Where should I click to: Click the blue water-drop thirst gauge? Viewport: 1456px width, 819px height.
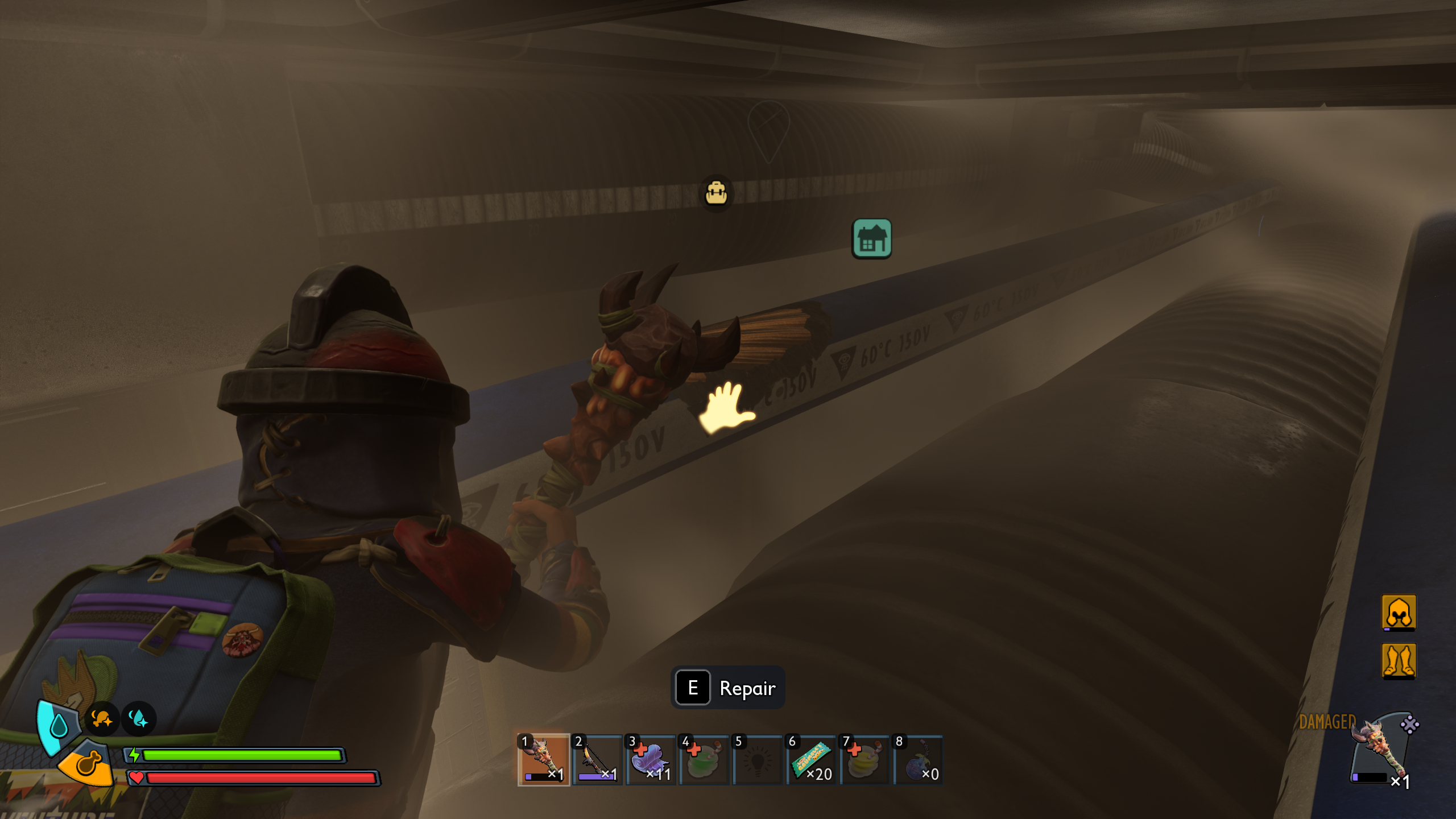(x=58, y=726)
